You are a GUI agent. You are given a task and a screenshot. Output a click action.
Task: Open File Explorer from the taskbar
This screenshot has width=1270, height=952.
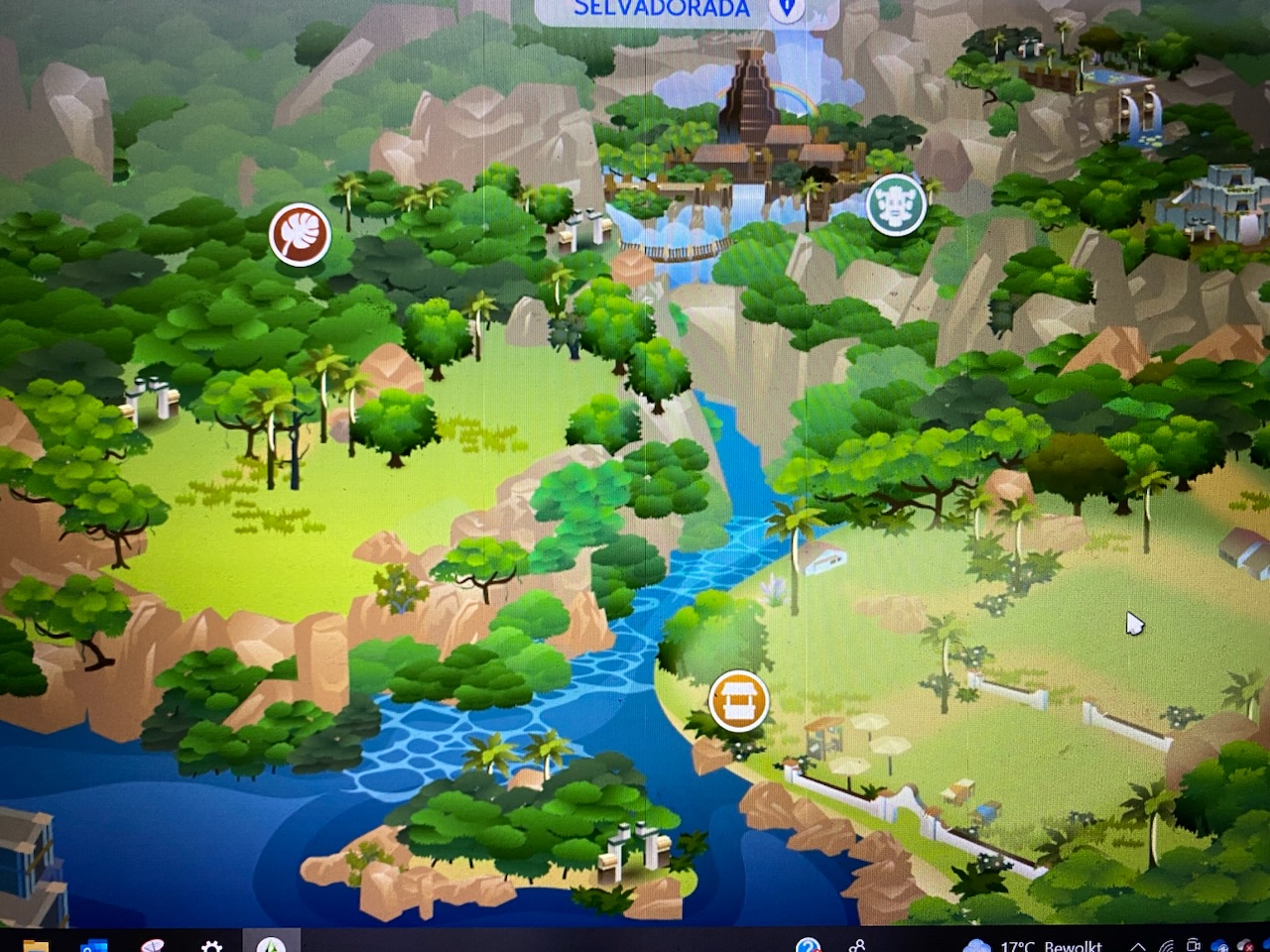[x=36, y=946]
